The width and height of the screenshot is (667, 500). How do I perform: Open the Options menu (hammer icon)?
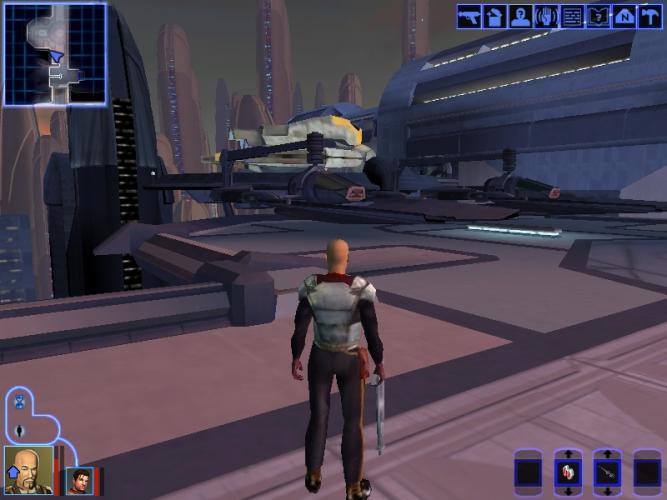click(650, 16)
